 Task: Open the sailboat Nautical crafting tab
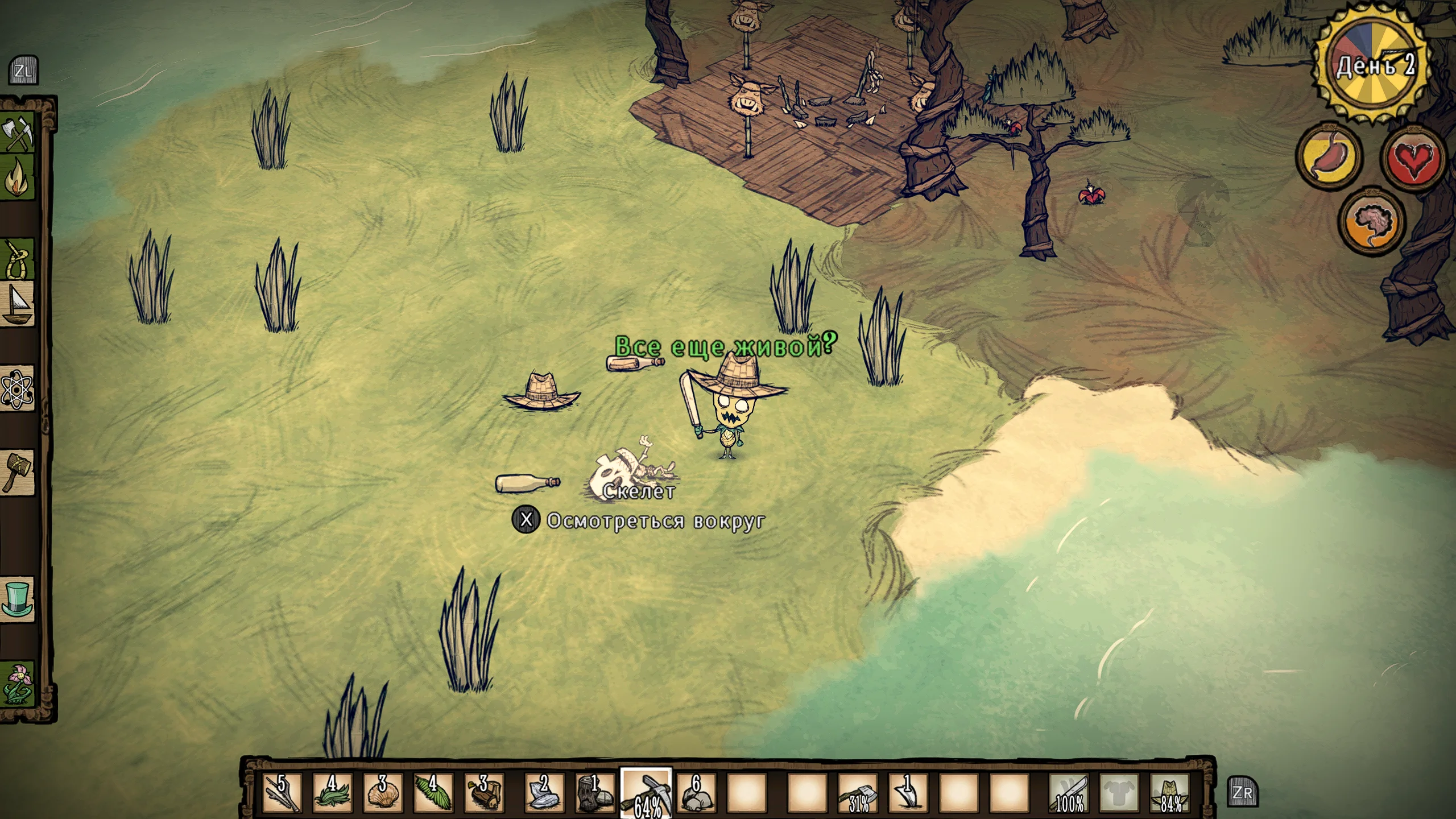point(18,304)
